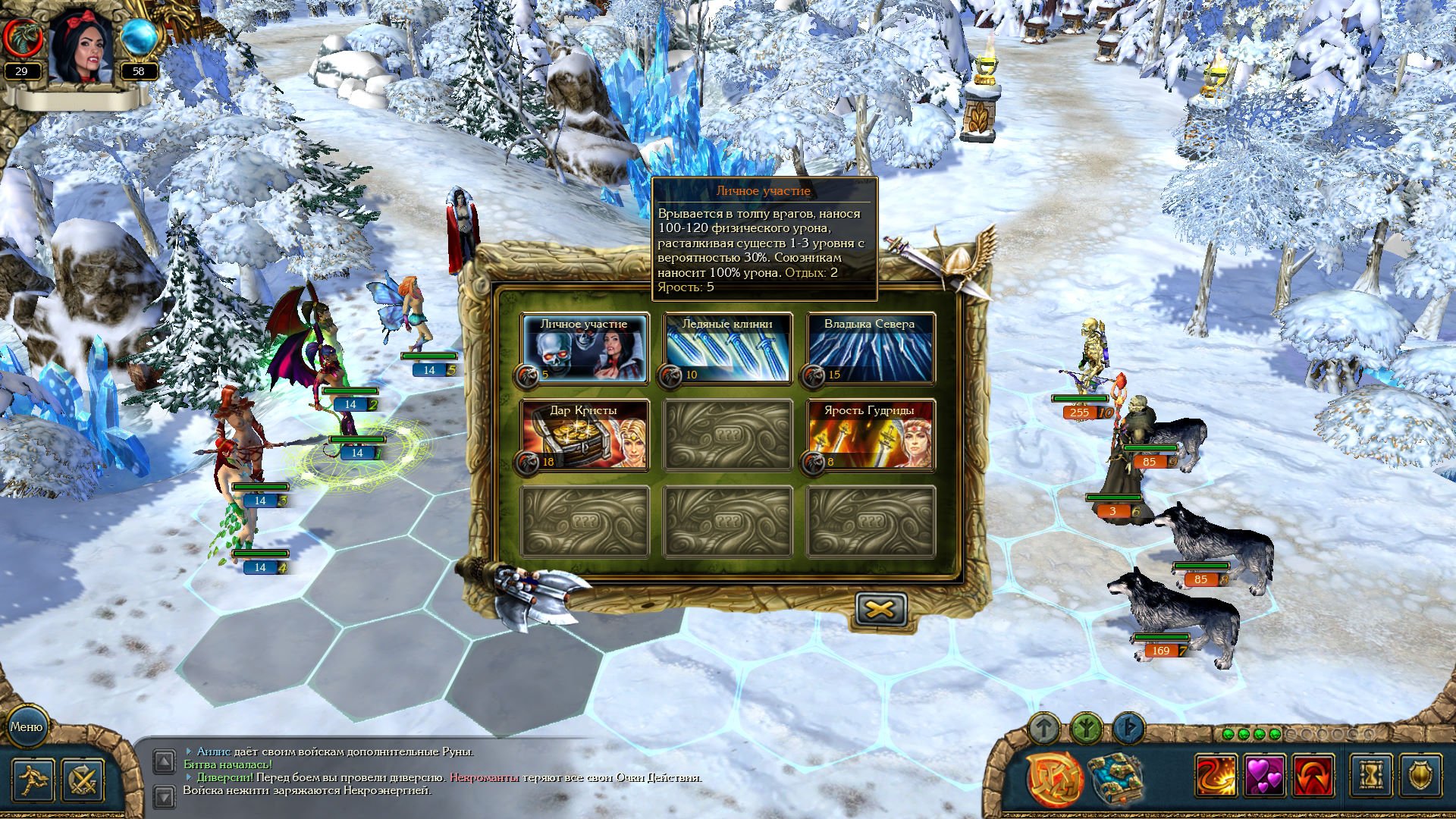Activate the Владыка Севера skill
This screenshot has width=1456, height=819.
point(870,349)
